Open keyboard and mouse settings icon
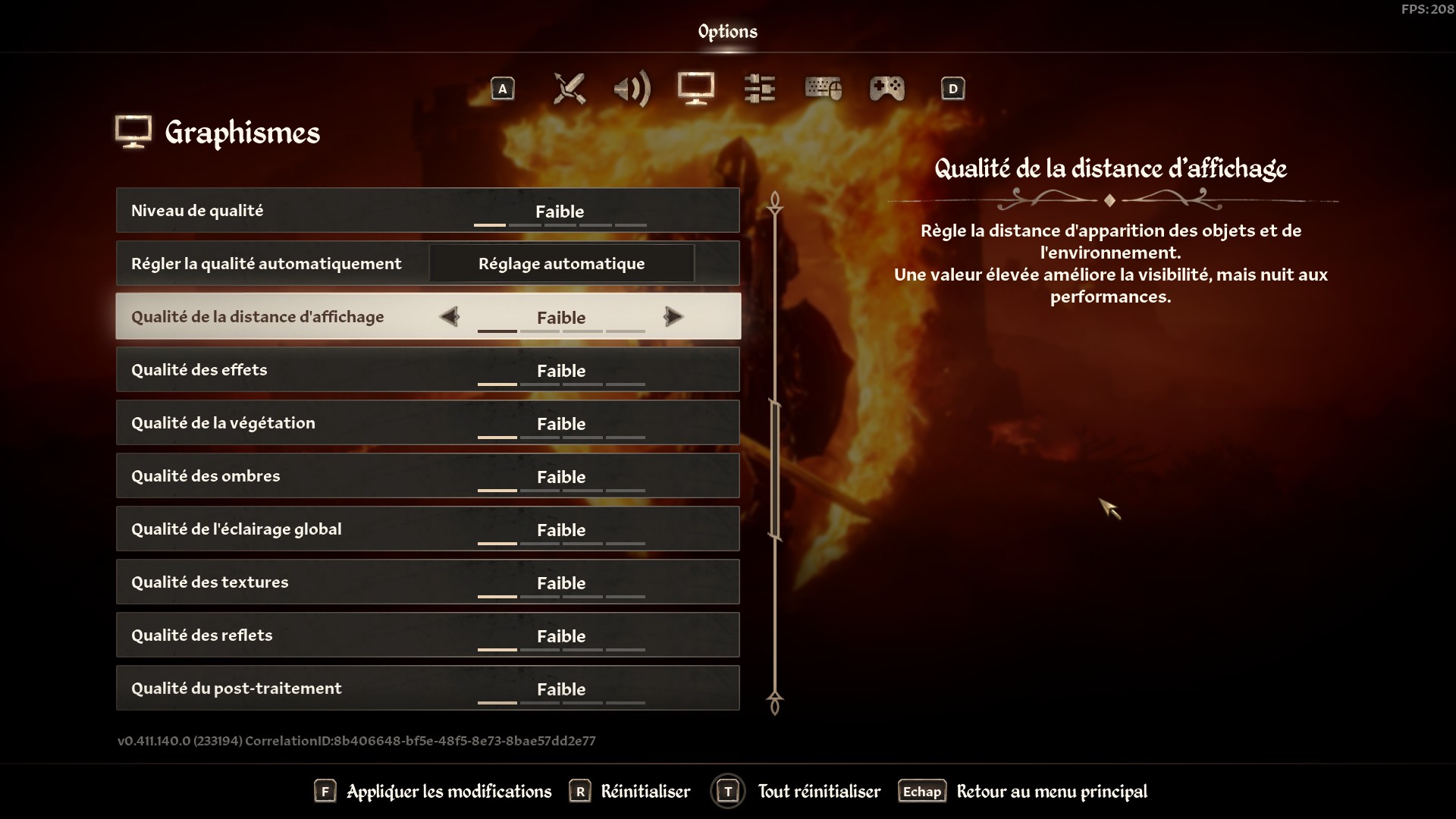Image resolution: width=1456 pixels, height=819 pixels. tap(824, 89)
